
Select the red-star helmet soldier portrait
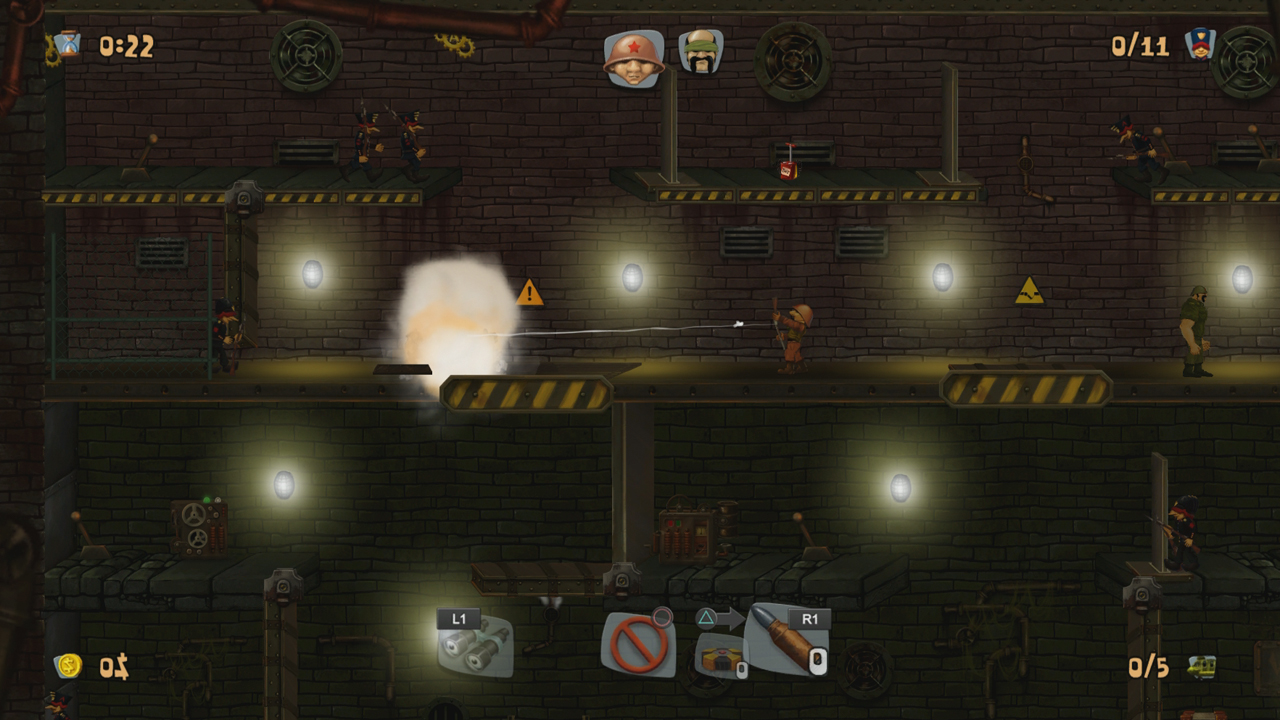click(x=633, y=57)
